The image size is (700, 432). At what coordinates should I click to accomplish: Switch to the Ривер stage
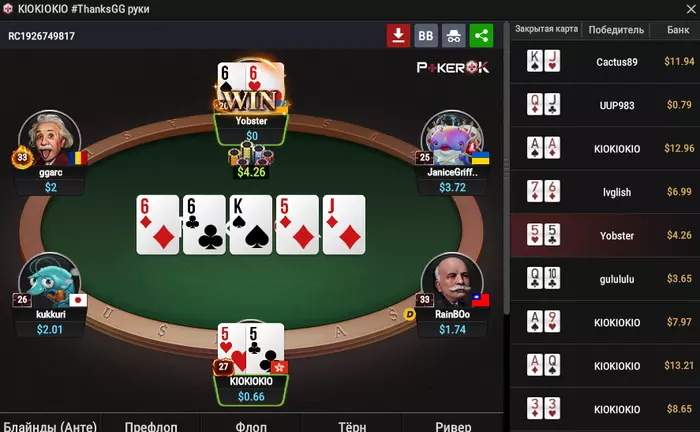[452, 424]
